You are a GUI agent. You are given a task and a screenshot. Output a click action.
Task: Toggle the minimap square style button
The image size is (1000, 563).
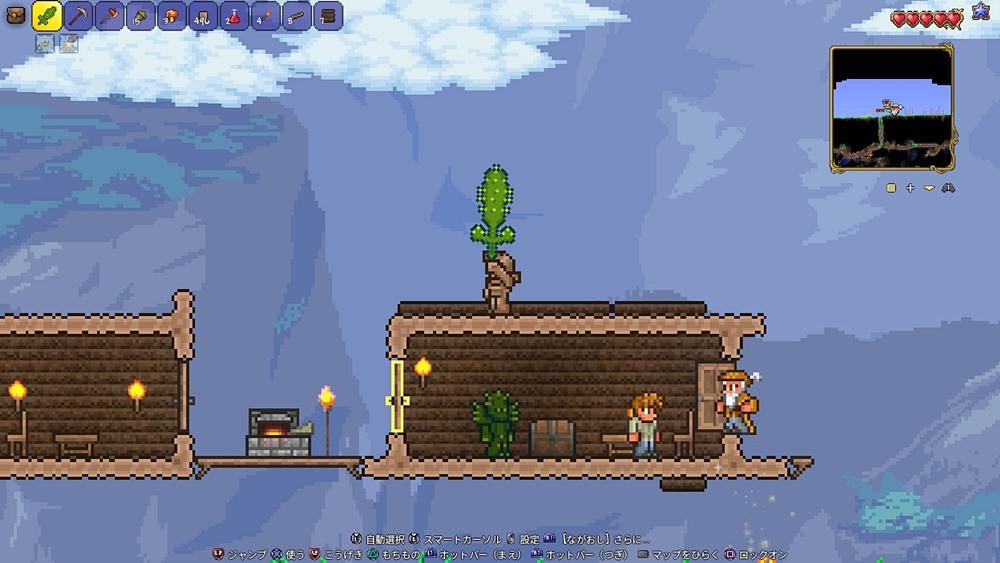click(891, 187)
